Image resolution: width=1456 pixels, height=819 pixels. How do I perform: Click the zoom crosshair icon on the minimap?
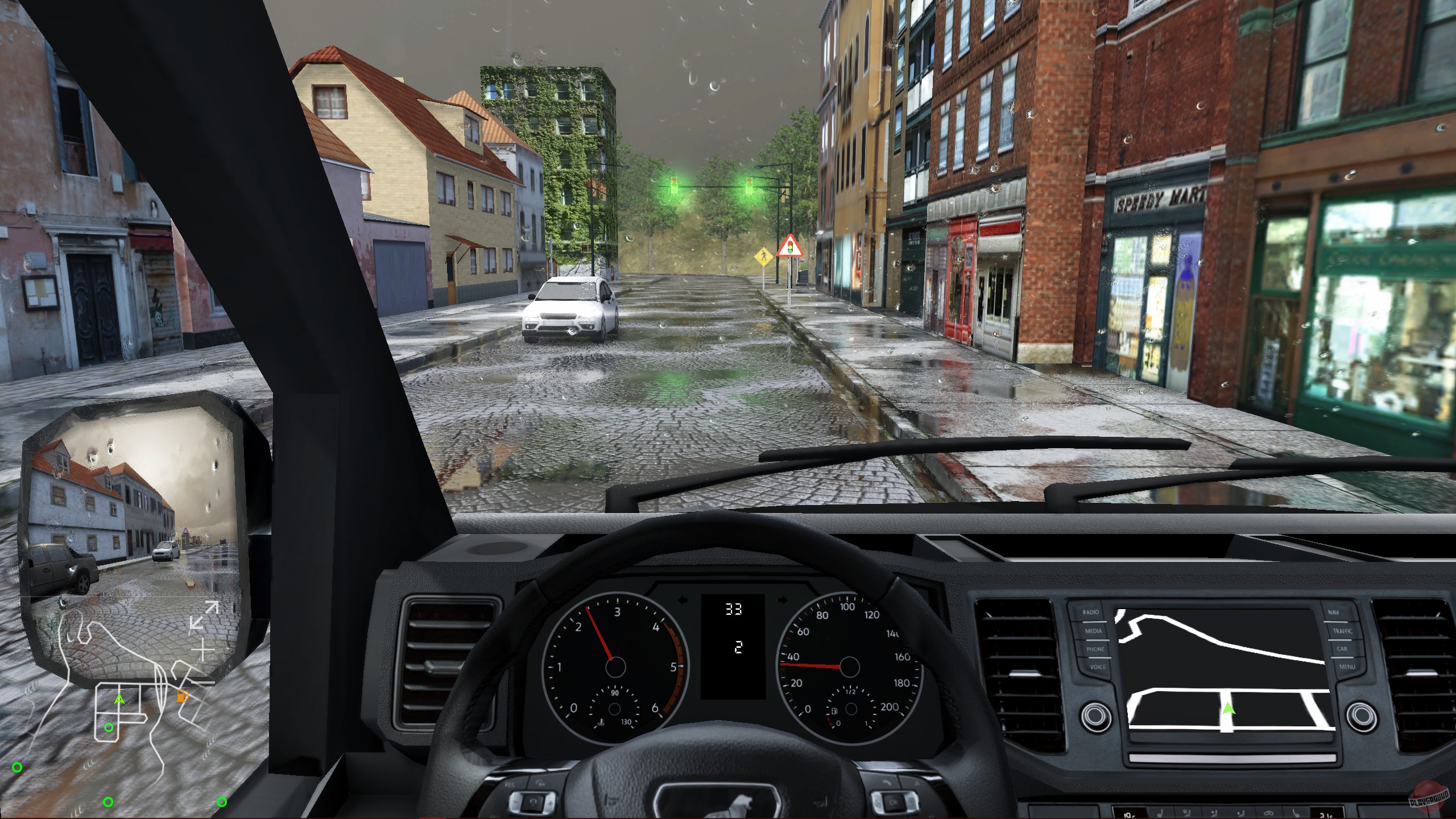coord(202,650)
